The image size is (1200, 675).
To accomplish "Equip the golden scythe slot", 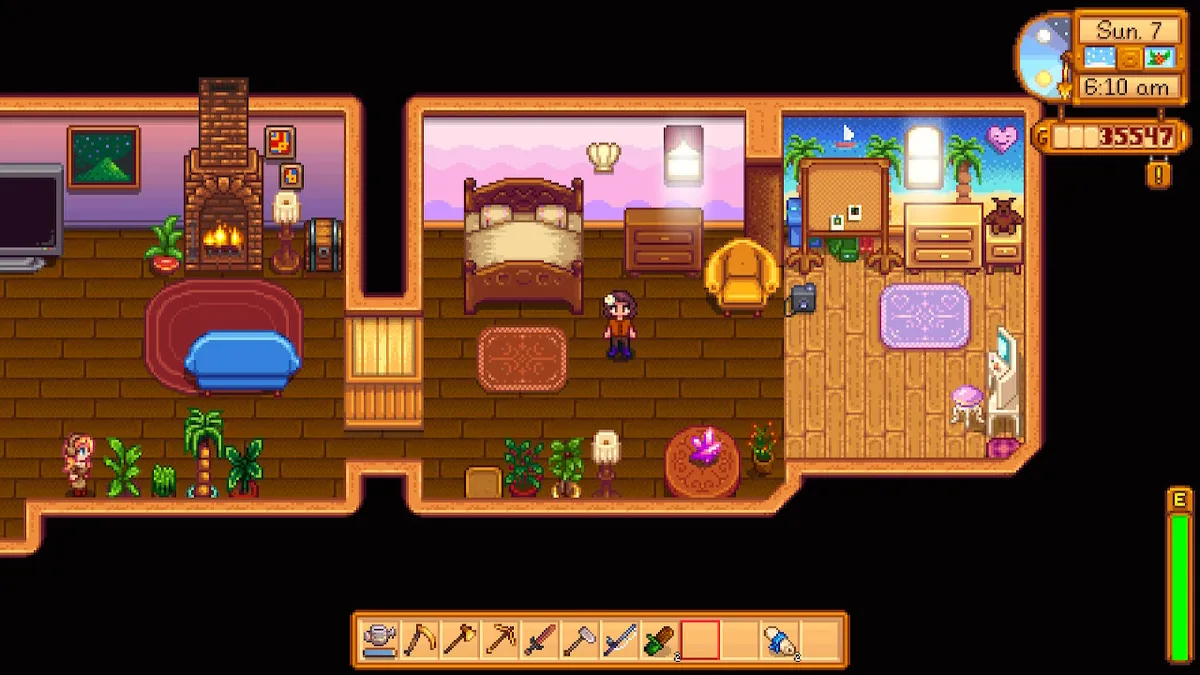I will pyautogui.click(x=420, y=639).
